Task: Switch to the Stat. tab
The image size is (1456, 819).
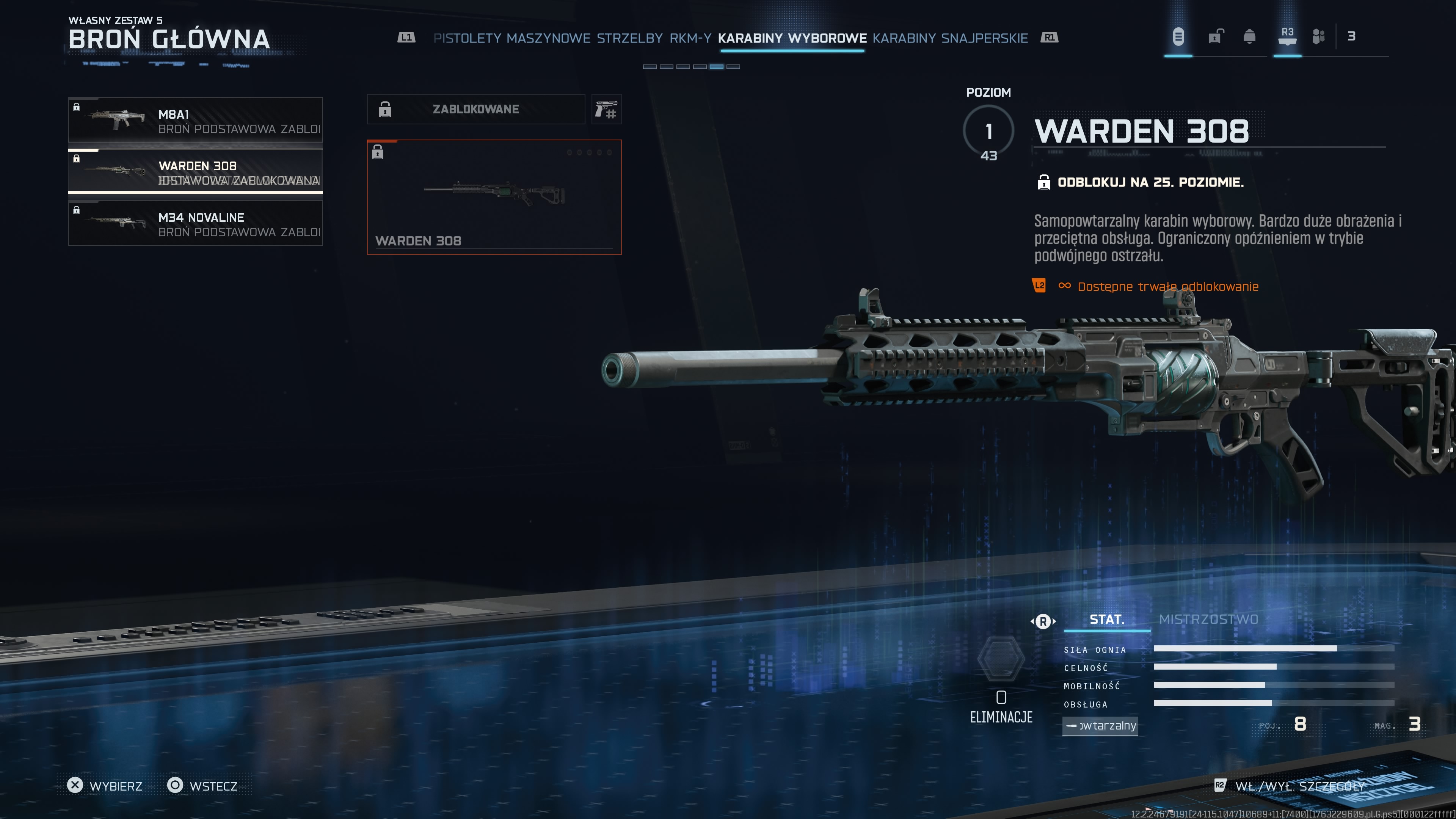Action: pos(1107,620)
